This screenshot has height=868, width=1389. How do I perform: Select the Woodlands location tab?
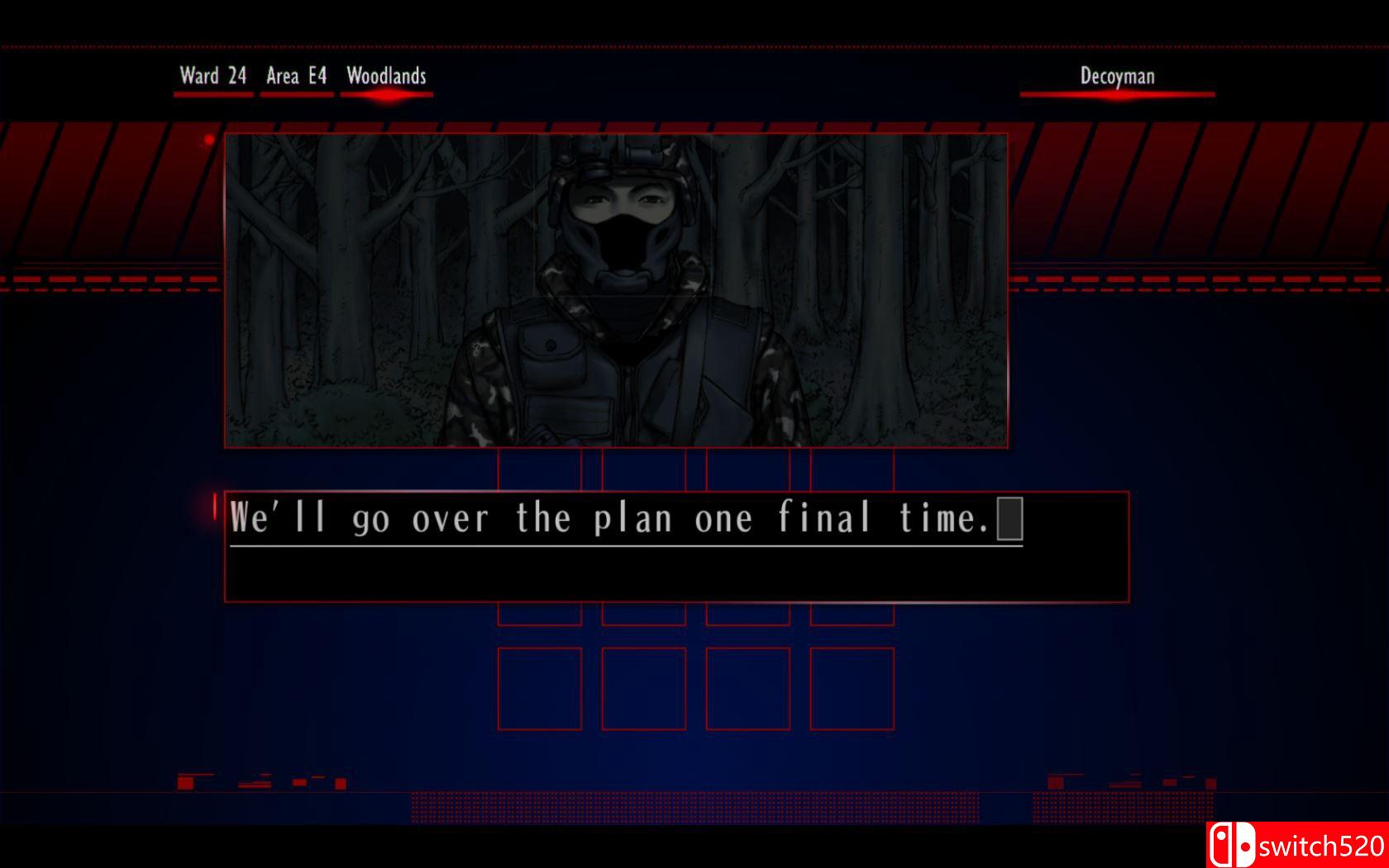[x=386, y=76]
